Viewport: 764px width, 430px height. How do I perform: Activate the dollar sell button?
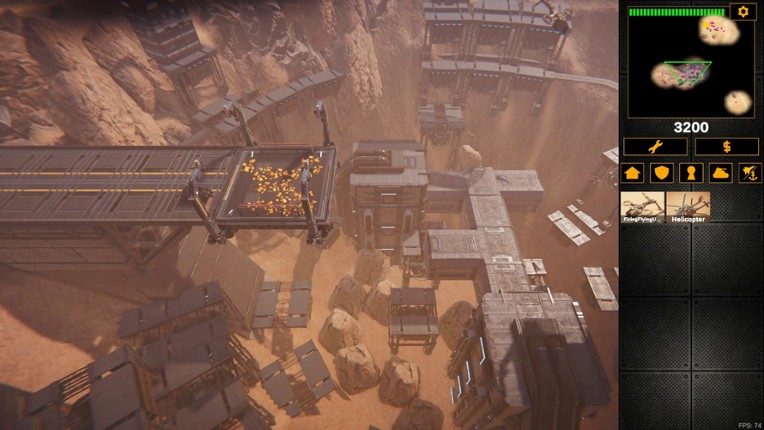coord(727,147)
